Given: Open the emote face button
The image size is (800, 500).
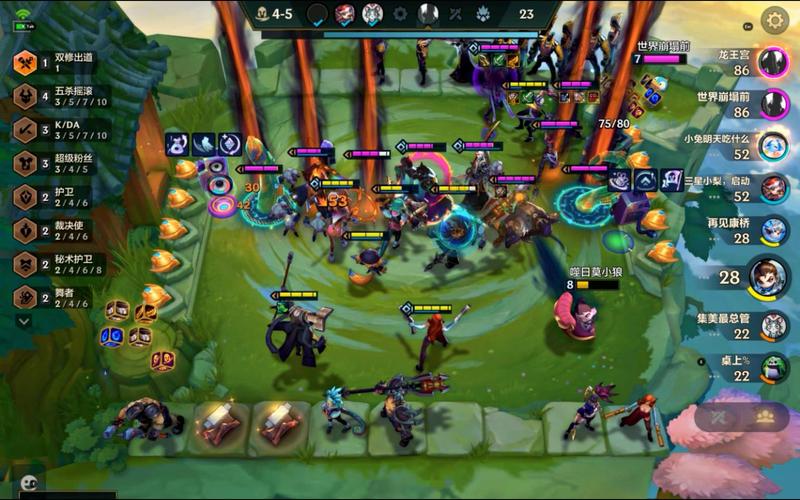Looking at the screenshot, I should click(28, 483).
